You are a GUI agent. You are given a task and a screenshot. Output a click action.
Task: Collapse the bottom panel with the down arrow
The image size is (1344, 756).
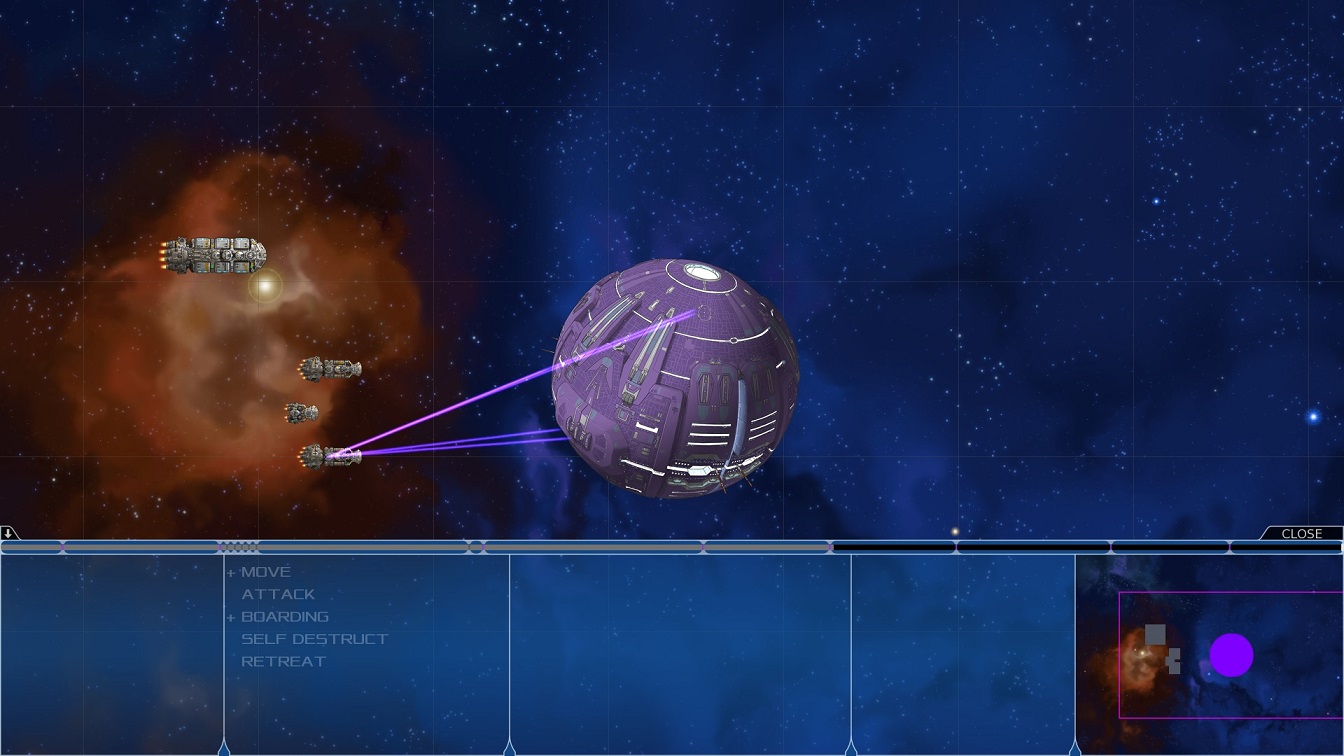(x=8, y=533)
